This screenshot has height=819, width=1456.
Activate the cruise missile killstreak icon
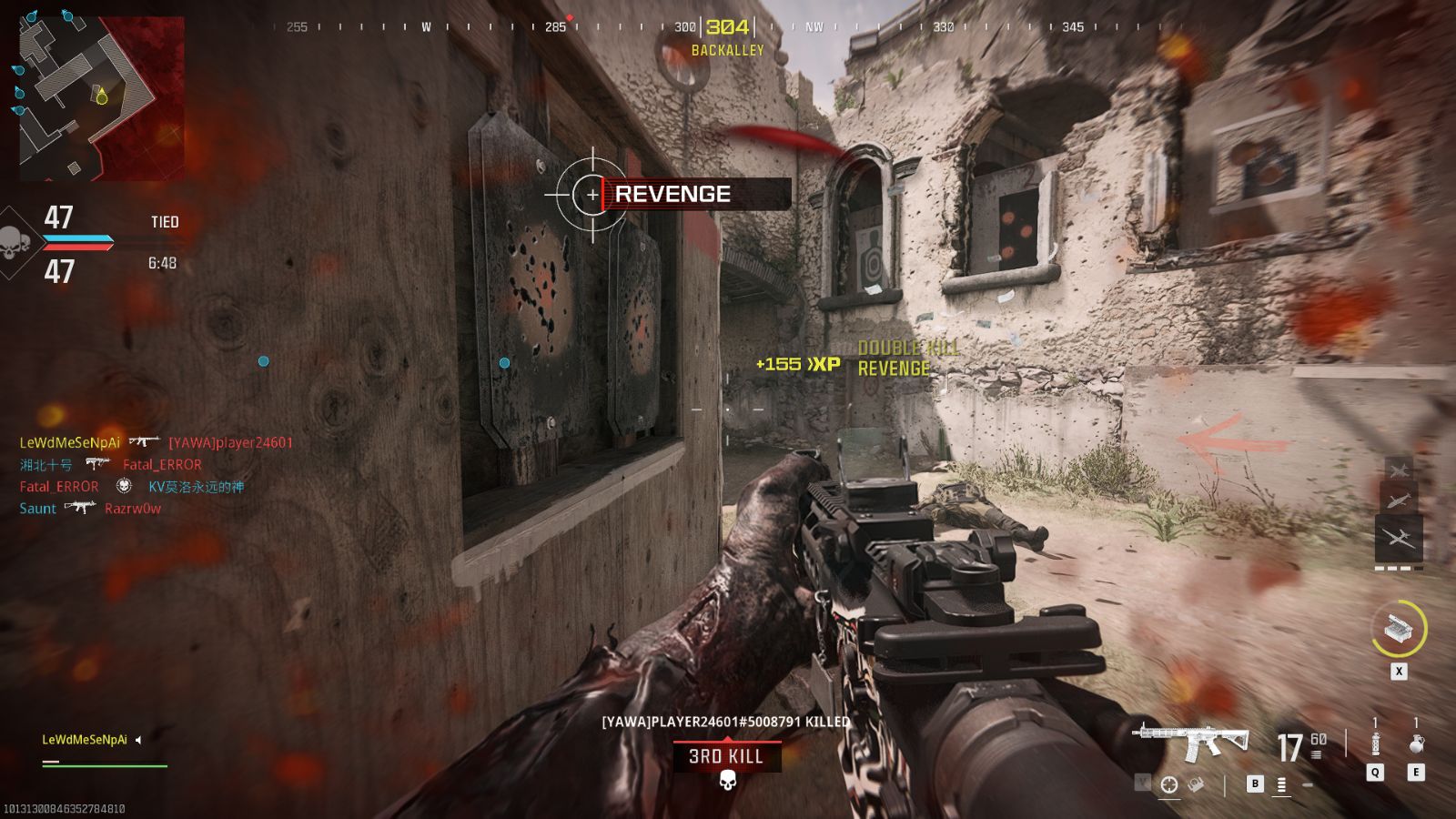pyautogui.click(x=1400, y=502)
